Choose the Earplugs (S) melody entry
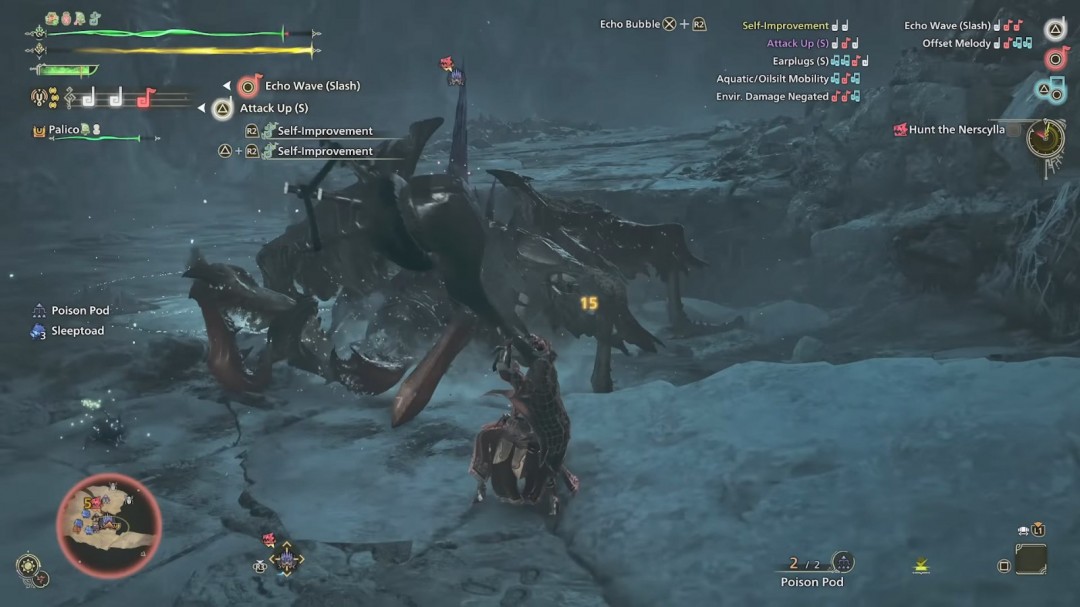Screen dimensions: 1080x607 tap(800, 62)
